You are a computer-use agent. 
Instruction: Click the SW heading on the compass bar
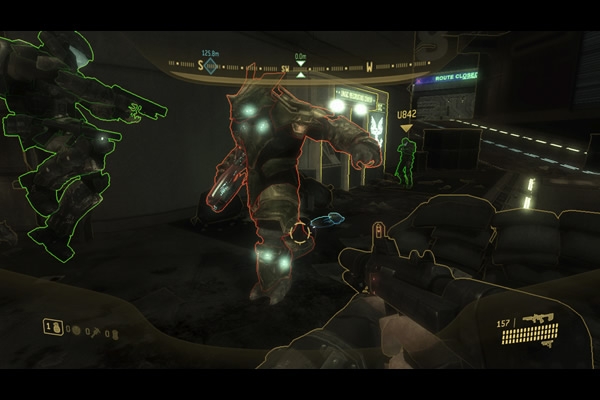click(x=284, y=69)
